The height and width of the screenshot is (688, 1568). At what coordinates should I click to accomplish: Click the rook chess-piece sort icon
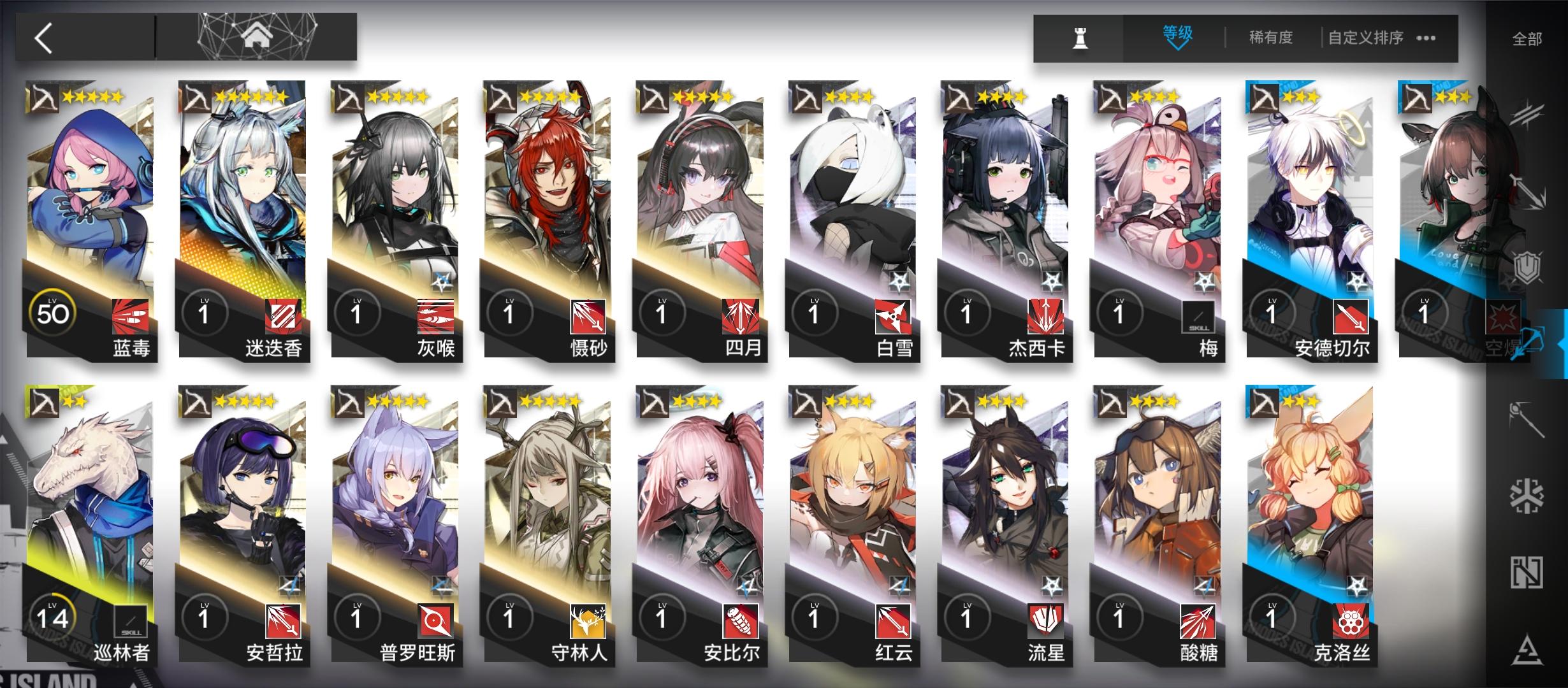(1080, 38)
